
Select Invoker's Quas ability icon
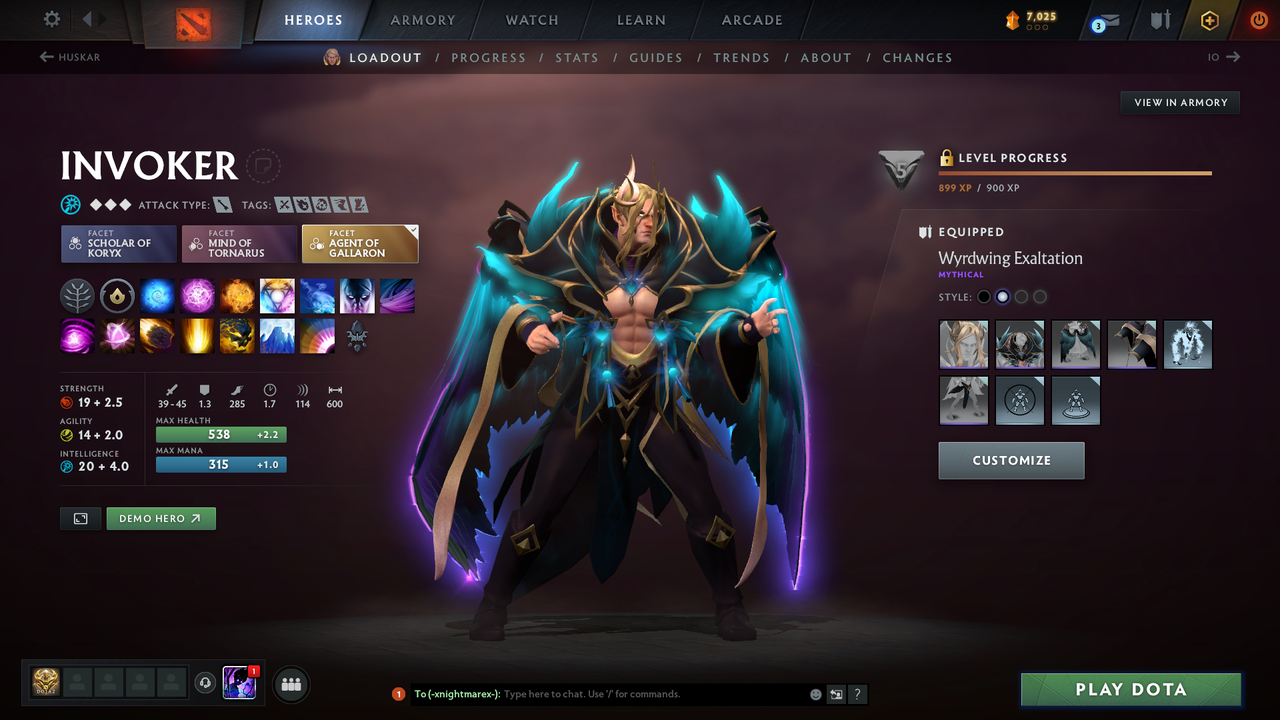click(x=157, y=295)
